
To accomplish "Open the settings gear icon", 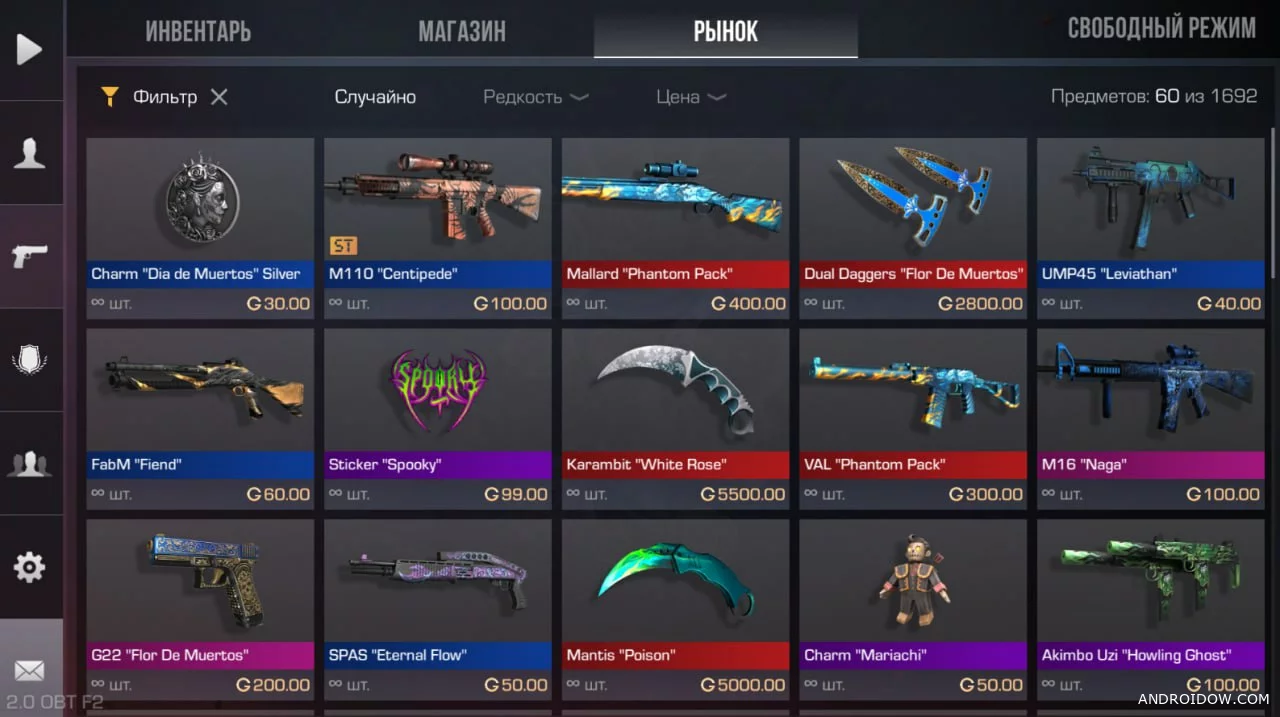I will (30, 567).
